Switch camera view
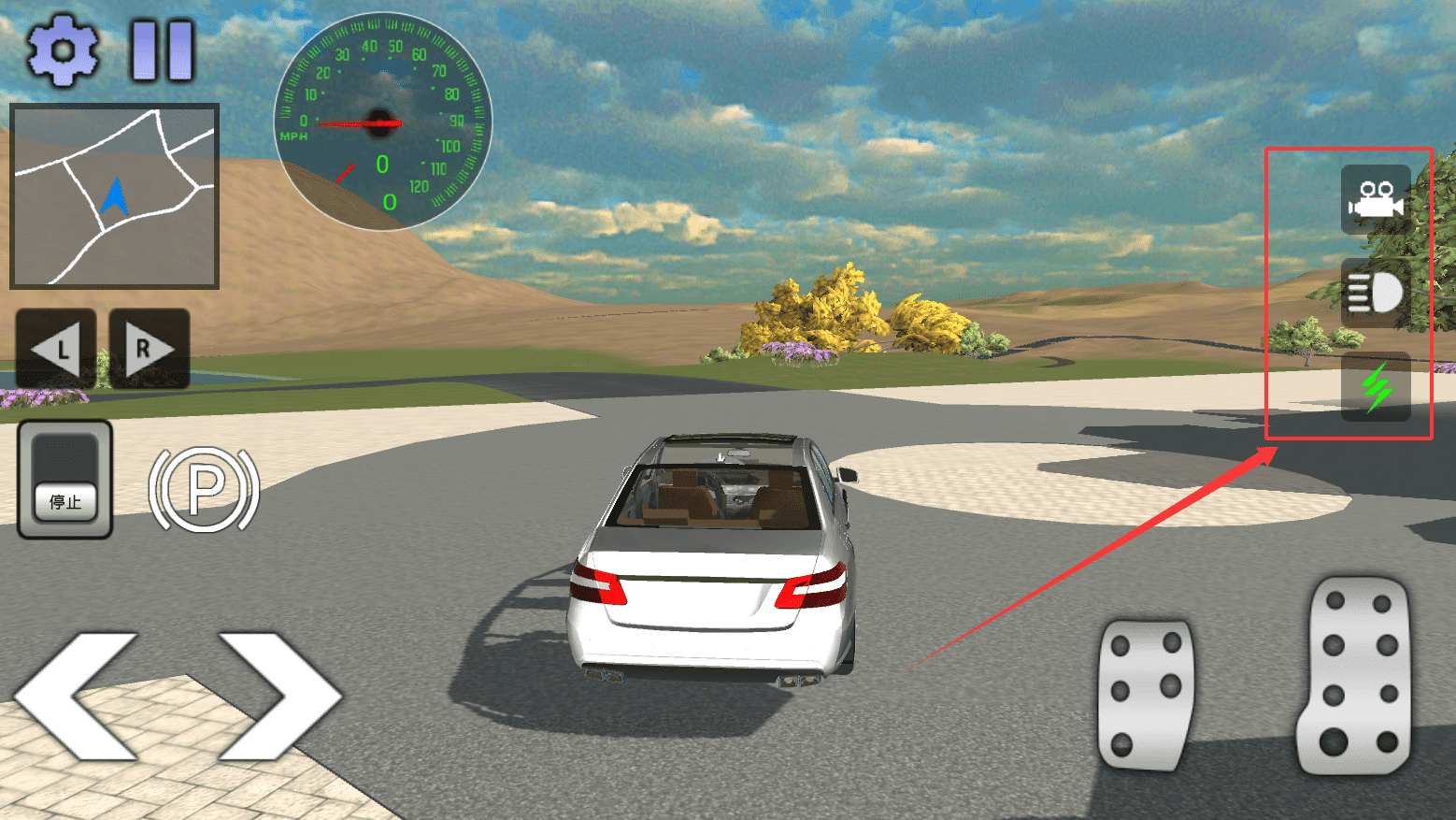Viewport: 1456px width, 820px height. pos(1375,199)
